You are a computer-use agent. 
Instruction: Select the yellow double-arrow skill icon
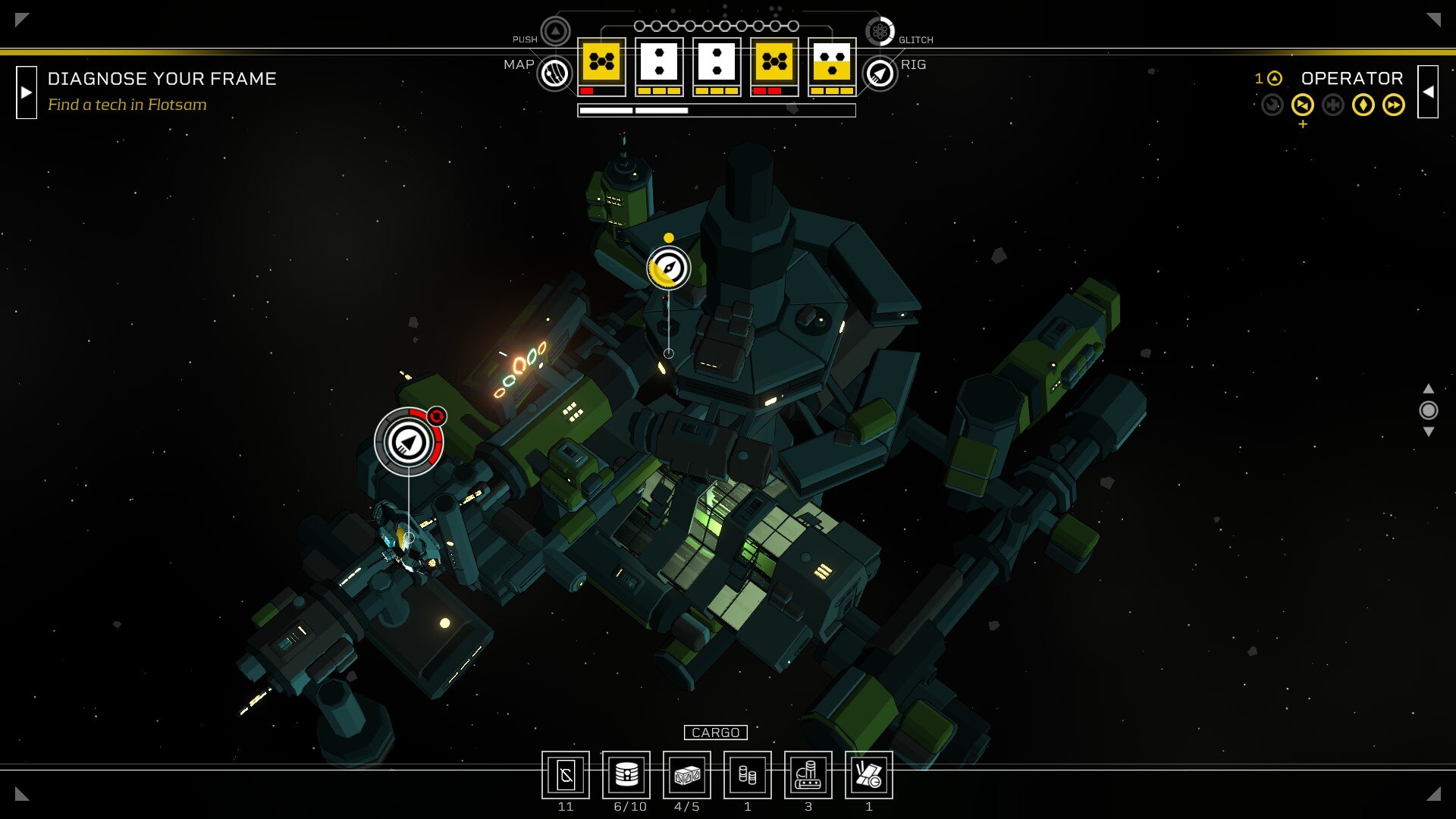click(1393, 105)
